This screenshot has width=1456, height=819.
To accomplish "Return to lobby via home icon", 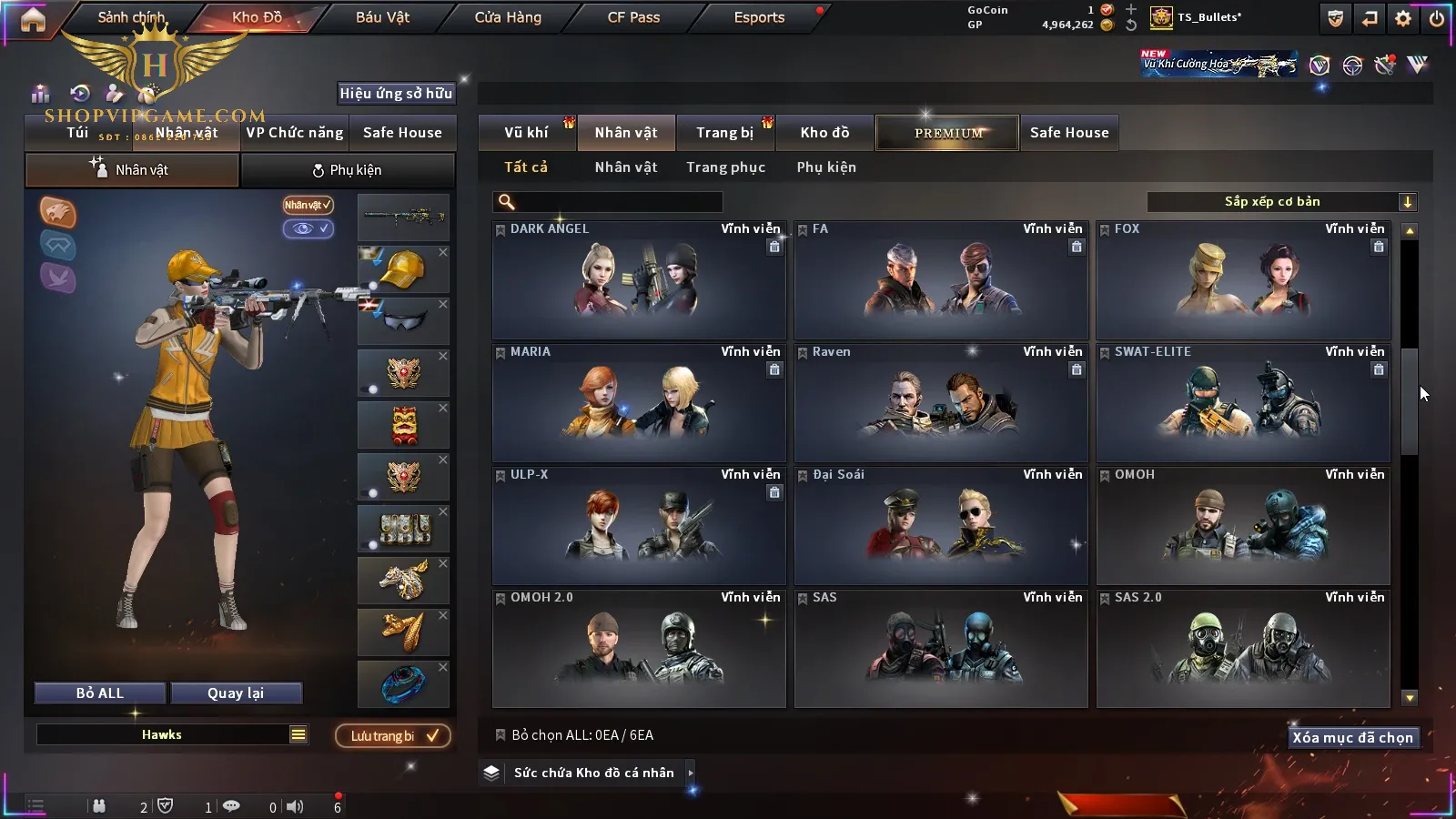I will [33, 19].
